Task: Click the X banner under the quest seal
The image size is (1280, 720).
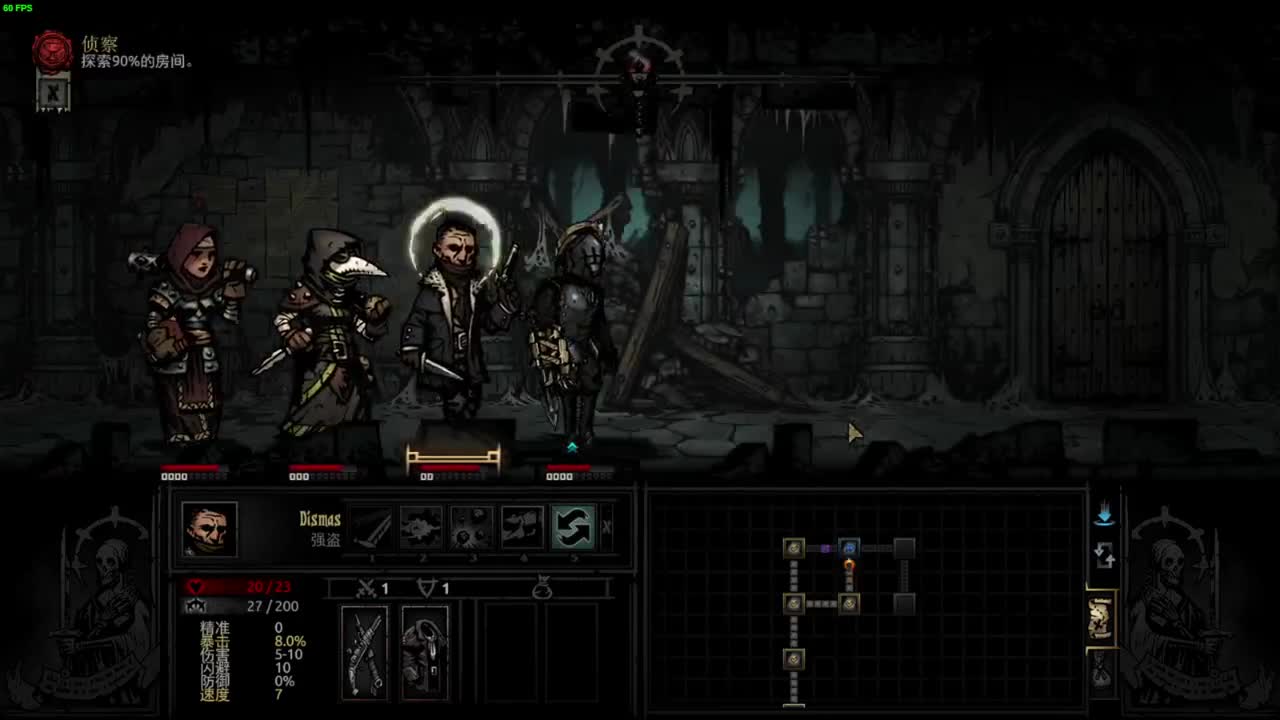Action: click(53, 93)
